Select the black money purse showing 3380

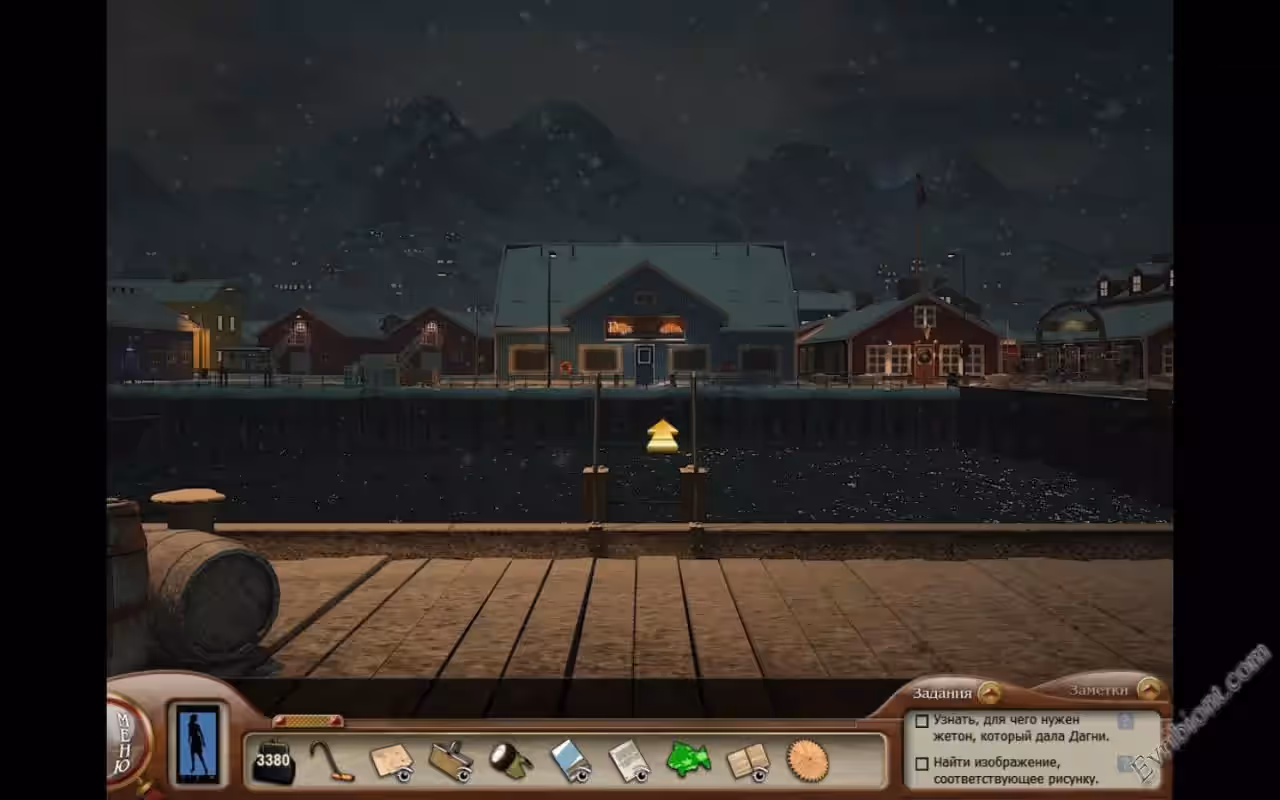click(272, 762)
